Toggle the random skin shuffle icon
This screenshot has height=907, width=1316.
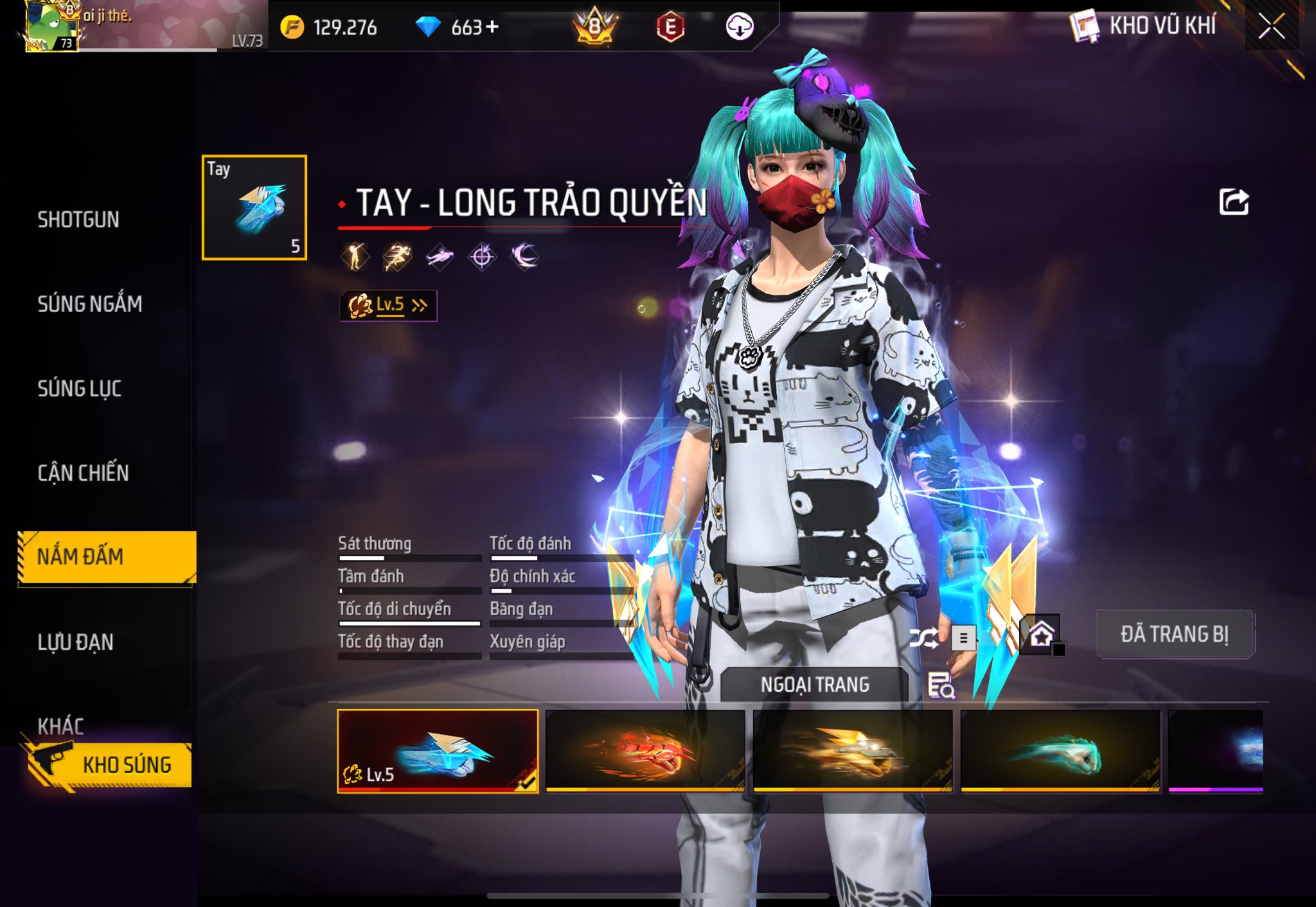tap(923, 638)
